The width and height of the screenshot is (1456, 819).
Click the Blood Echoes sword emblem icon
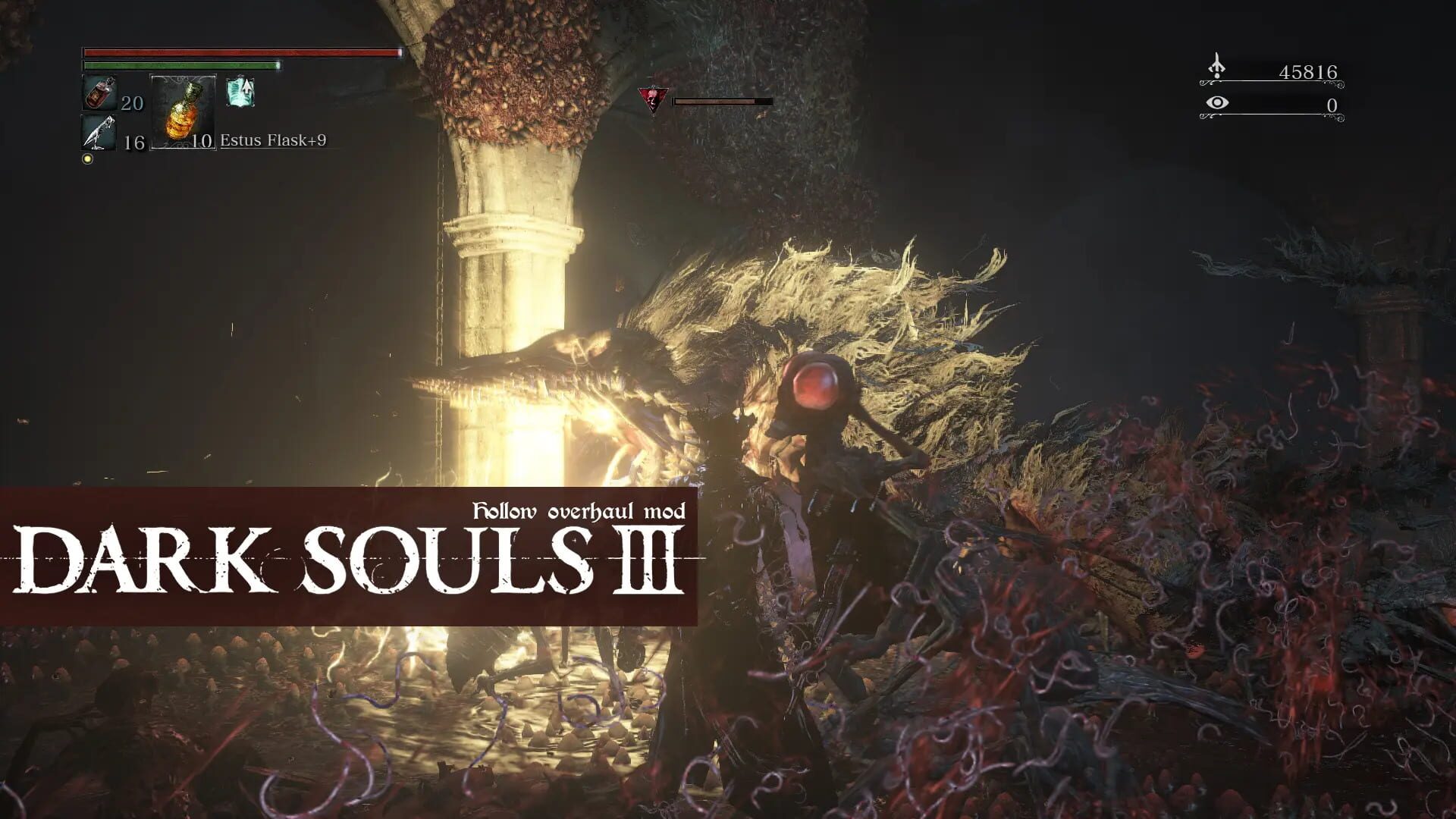tap(1217, 67)
